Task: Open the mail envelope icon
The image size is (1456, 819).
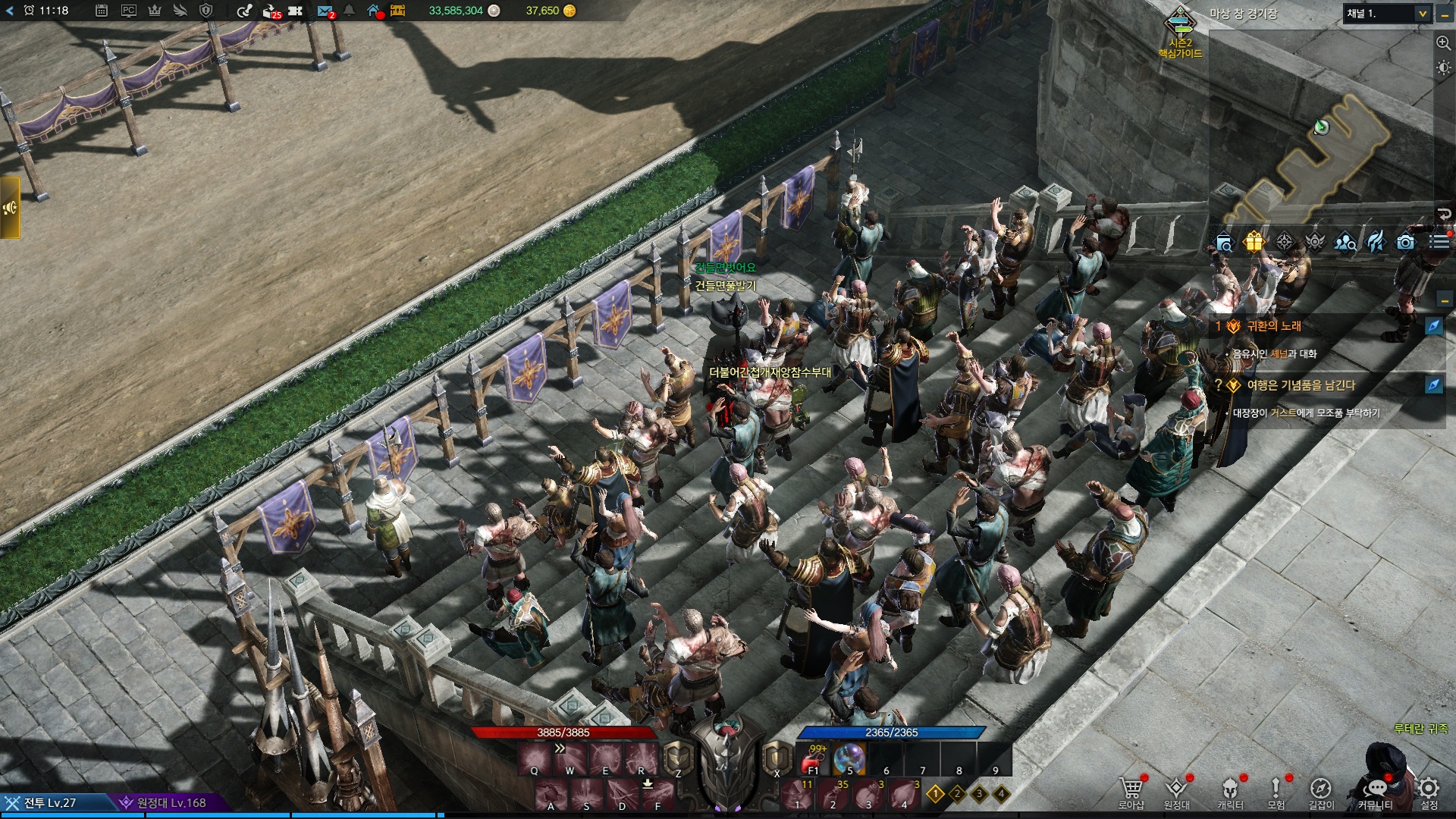Action: 325,11
